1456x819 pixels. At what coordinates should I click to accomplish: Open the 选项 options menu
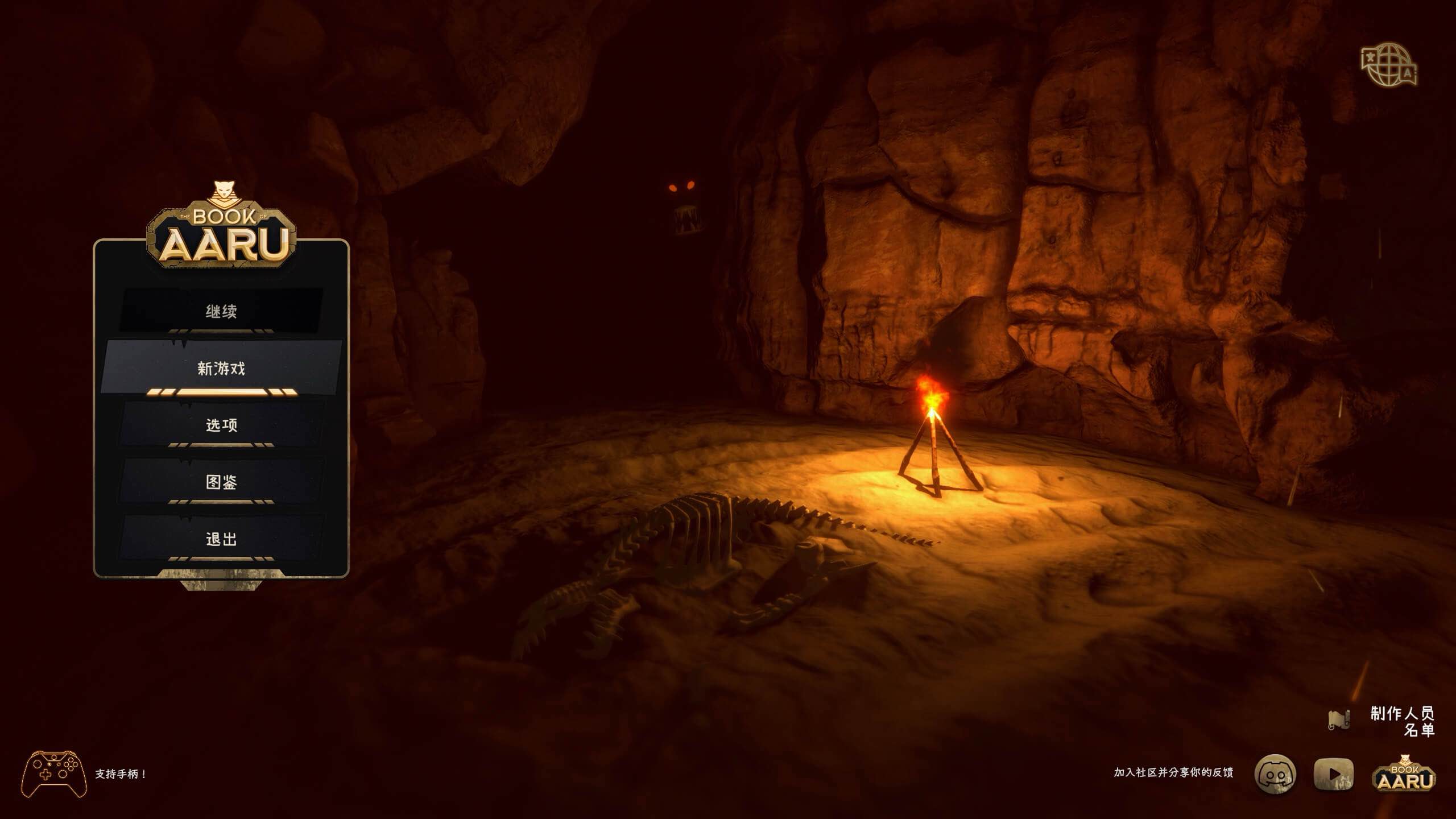click(221, 425)
